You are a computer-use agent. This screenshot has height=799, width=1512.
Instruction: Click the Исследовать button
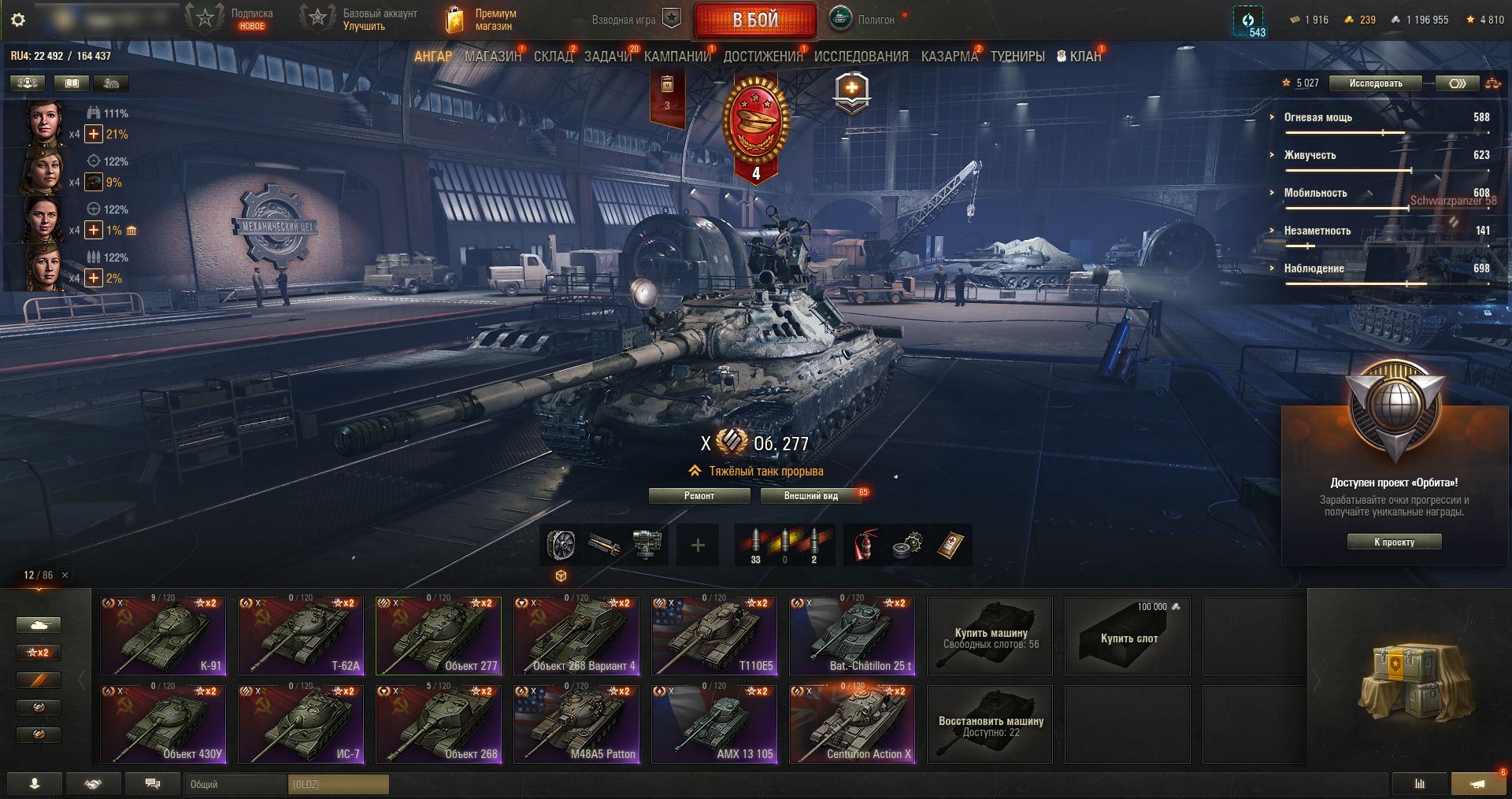(1375, 83)
